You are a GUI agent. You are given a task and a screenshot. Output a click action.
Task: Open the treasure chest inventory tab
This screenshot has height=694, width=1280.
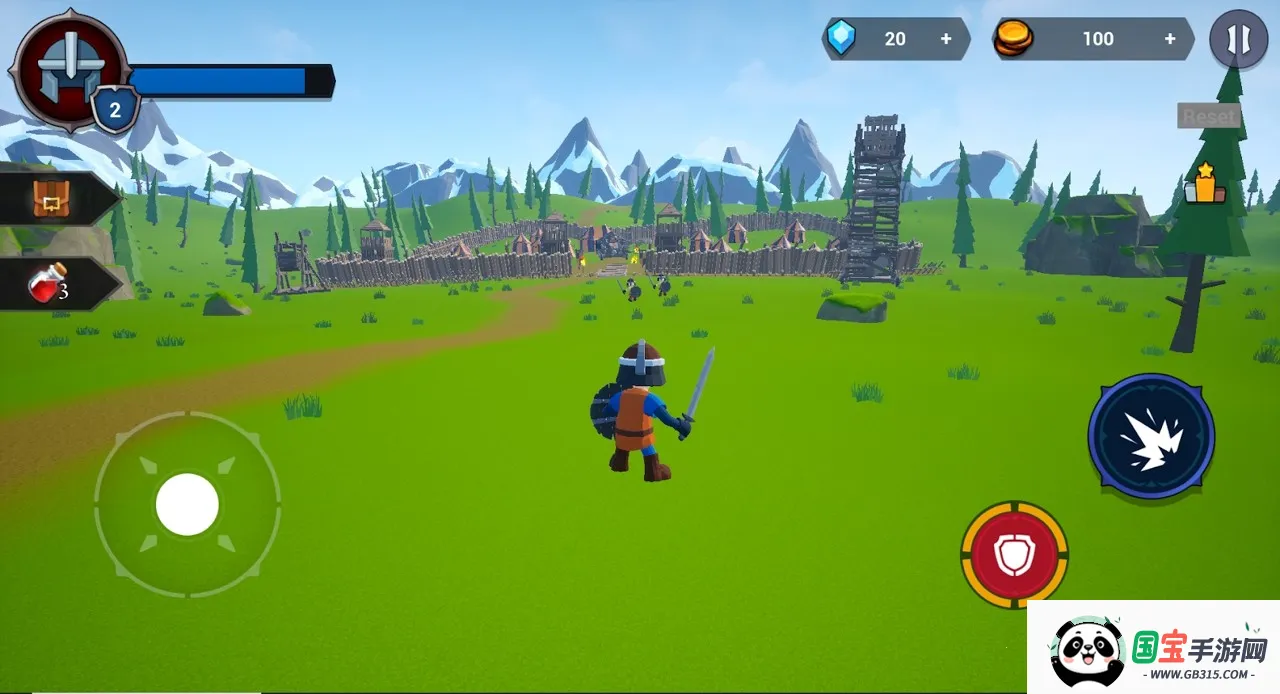[x=50, y=200]
